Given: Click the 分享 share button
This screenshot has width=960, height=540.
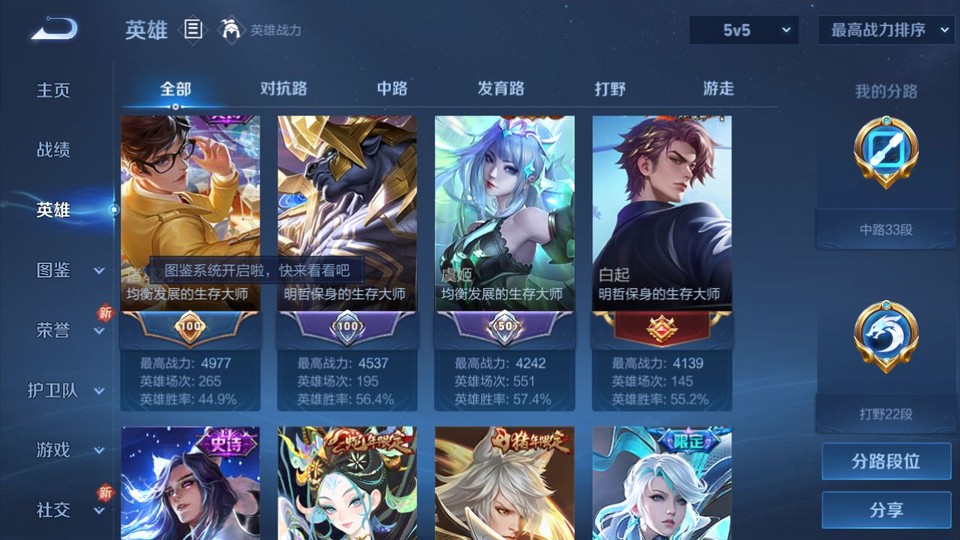Looking at the screenshot, I should [x=886, y=510].
